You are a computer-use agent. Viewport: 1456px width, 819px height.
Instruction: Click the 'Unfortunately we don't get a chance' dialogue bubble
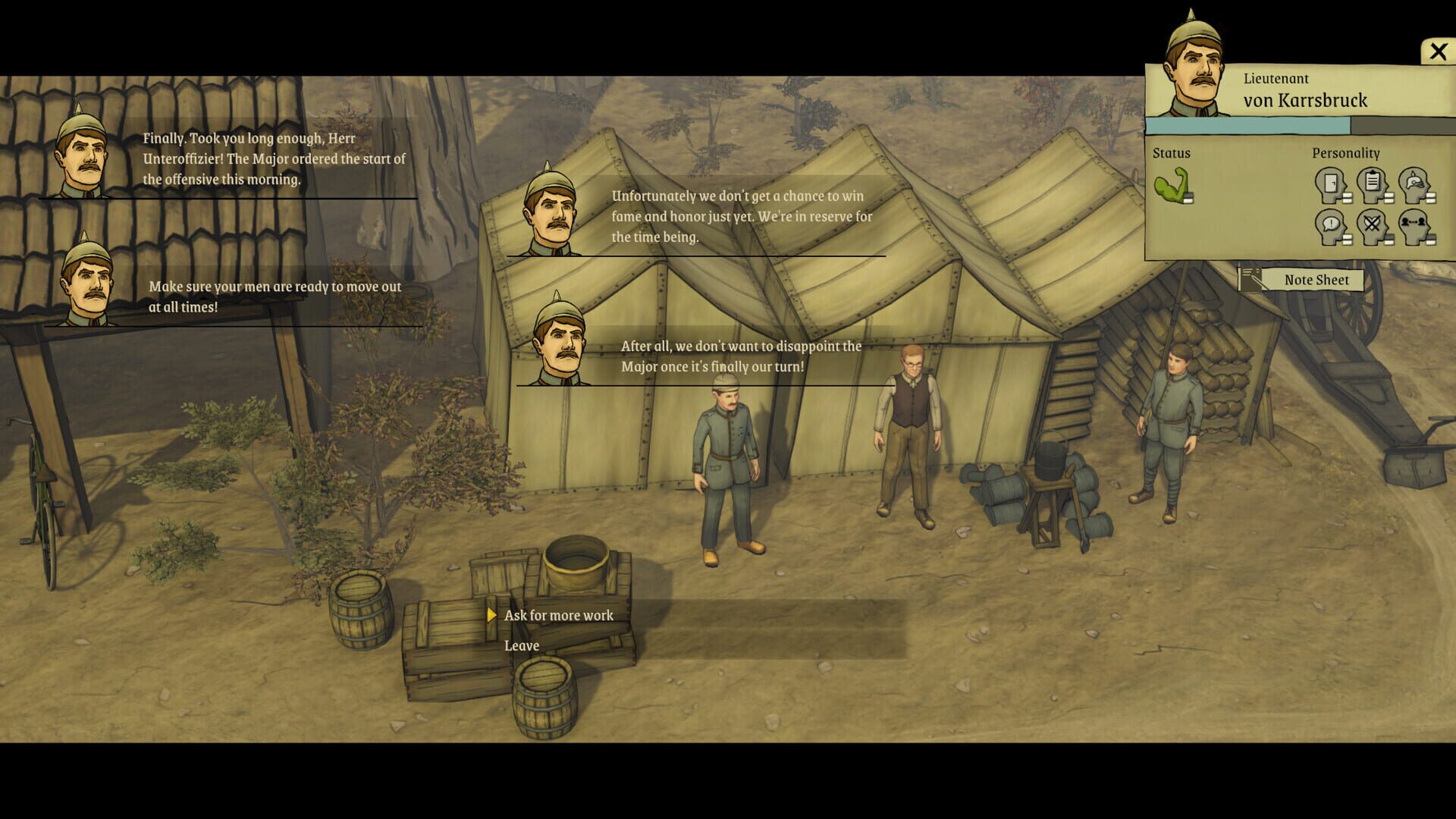739,216
